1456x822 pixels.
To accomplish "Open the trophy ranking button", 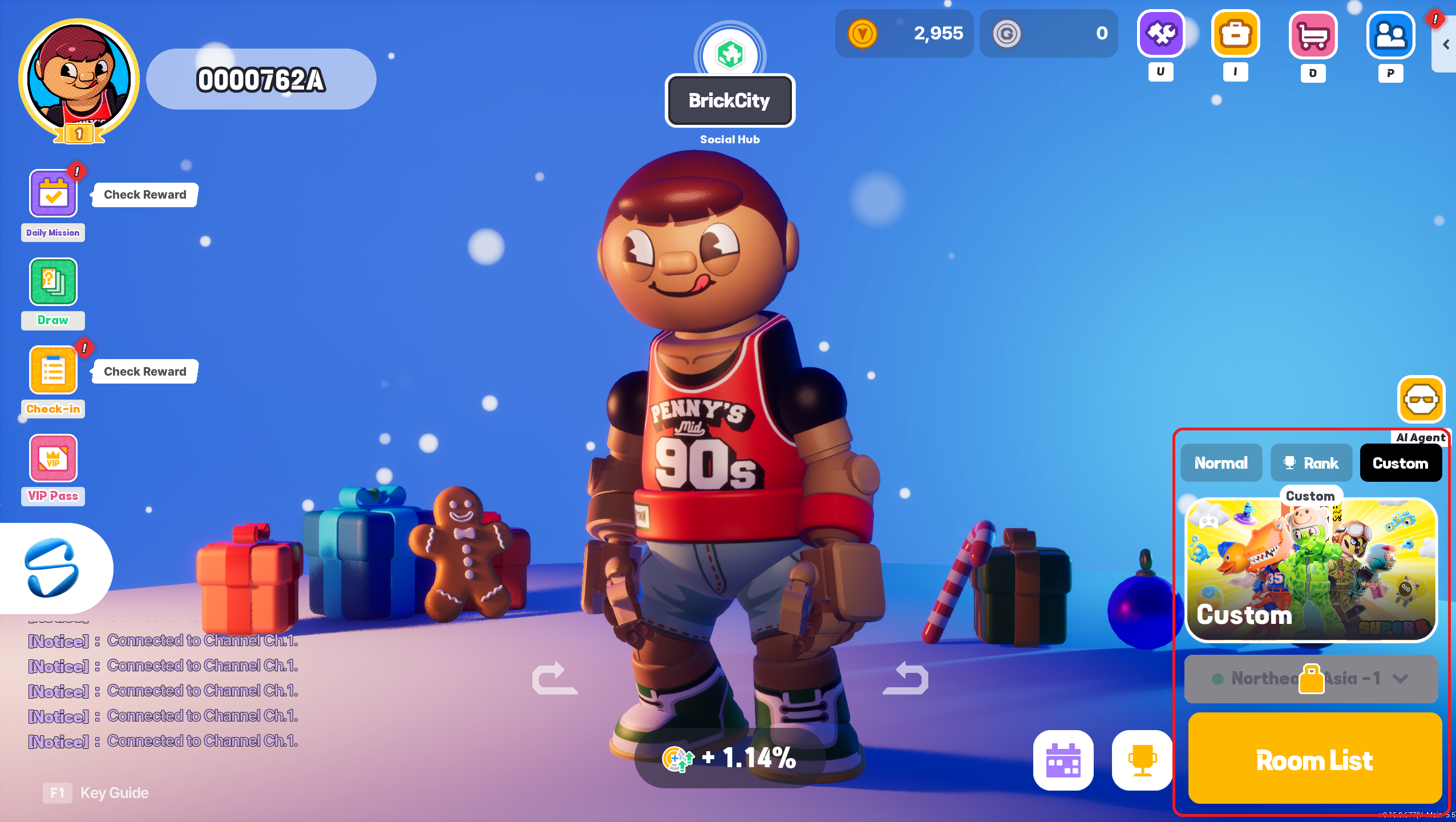I will pos(1142,760).
